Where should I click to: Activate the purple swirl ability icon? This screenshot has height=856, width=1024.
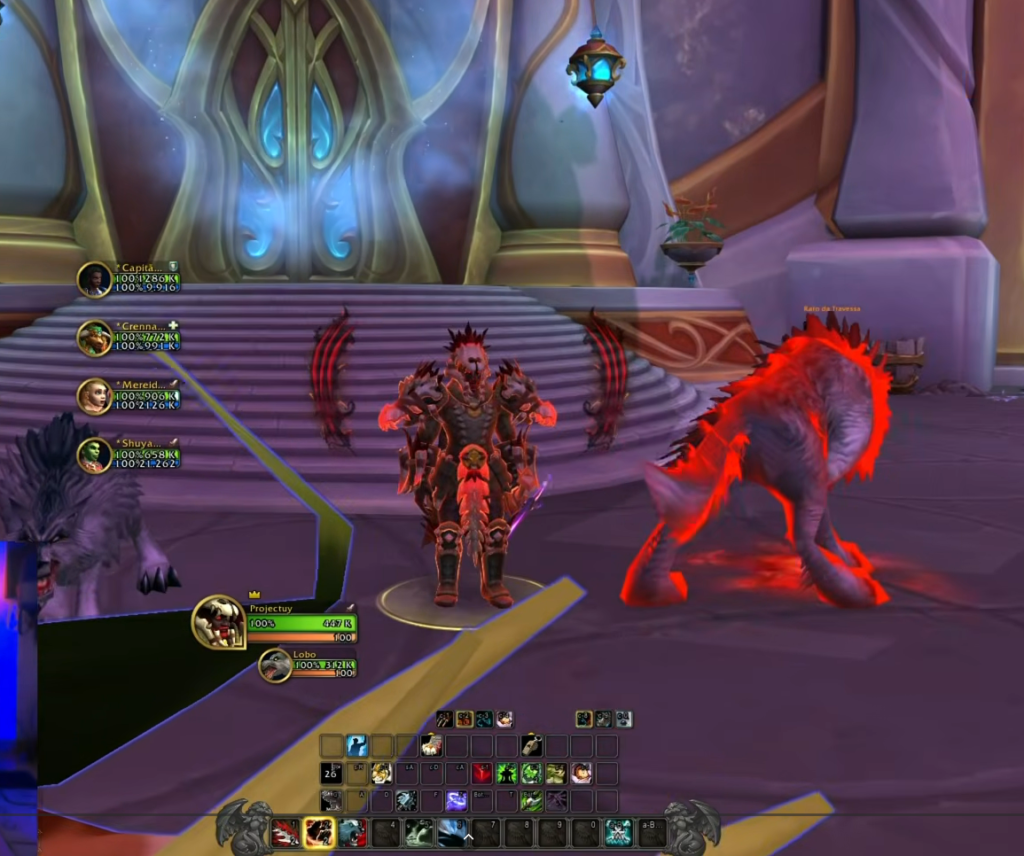456,800
